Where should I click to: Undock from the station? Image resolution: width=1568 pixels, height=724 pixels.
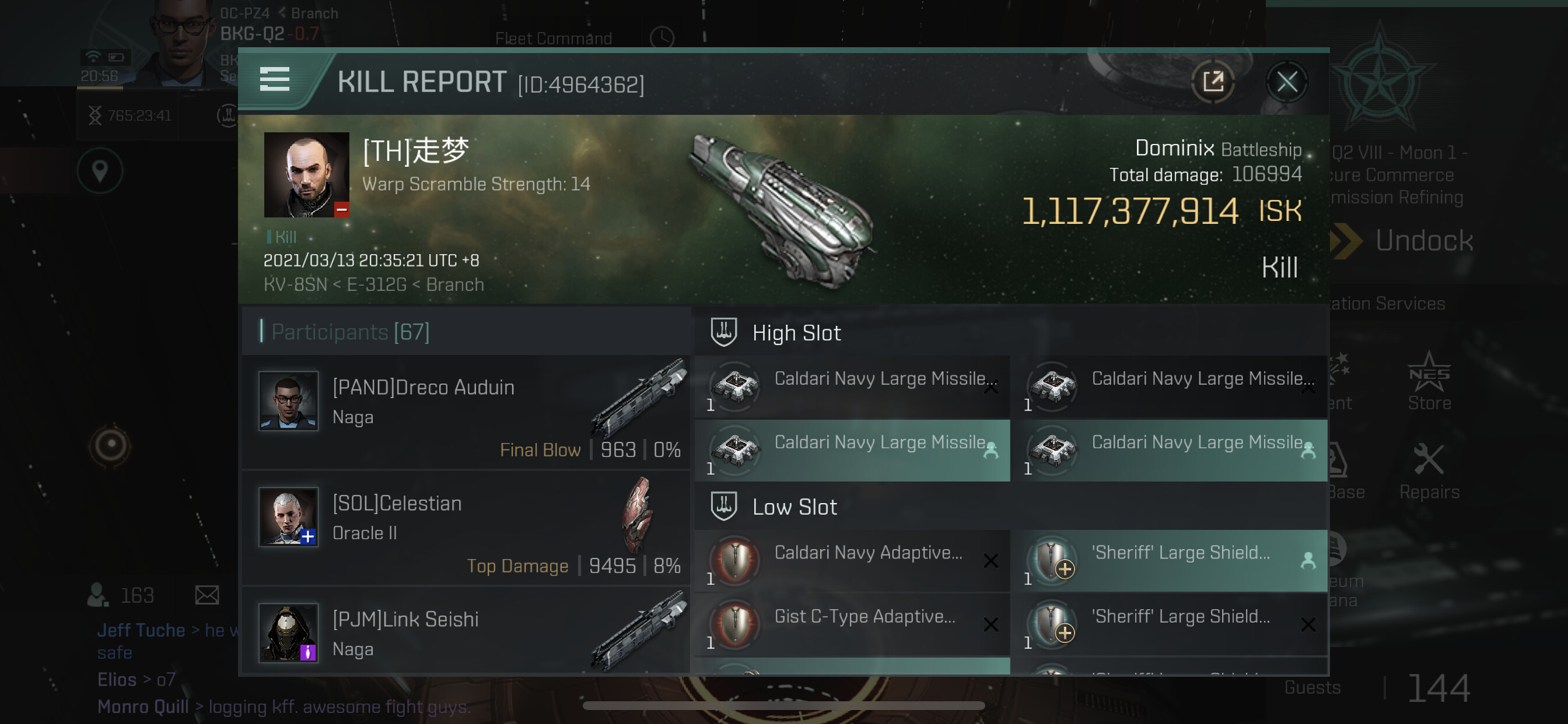(x=1423, y=241)
